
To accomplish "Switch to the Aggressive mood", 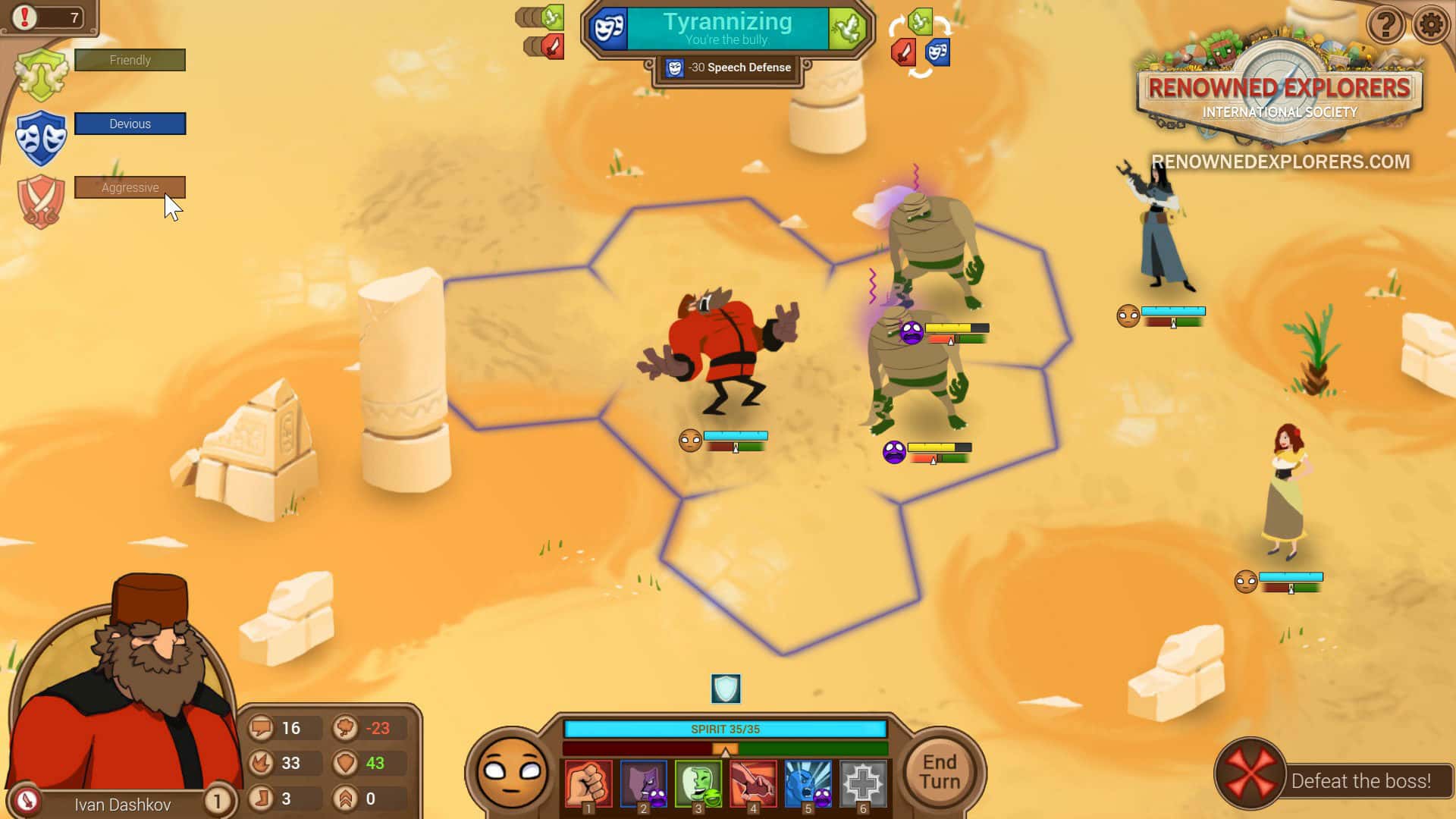I will (130, 187).
